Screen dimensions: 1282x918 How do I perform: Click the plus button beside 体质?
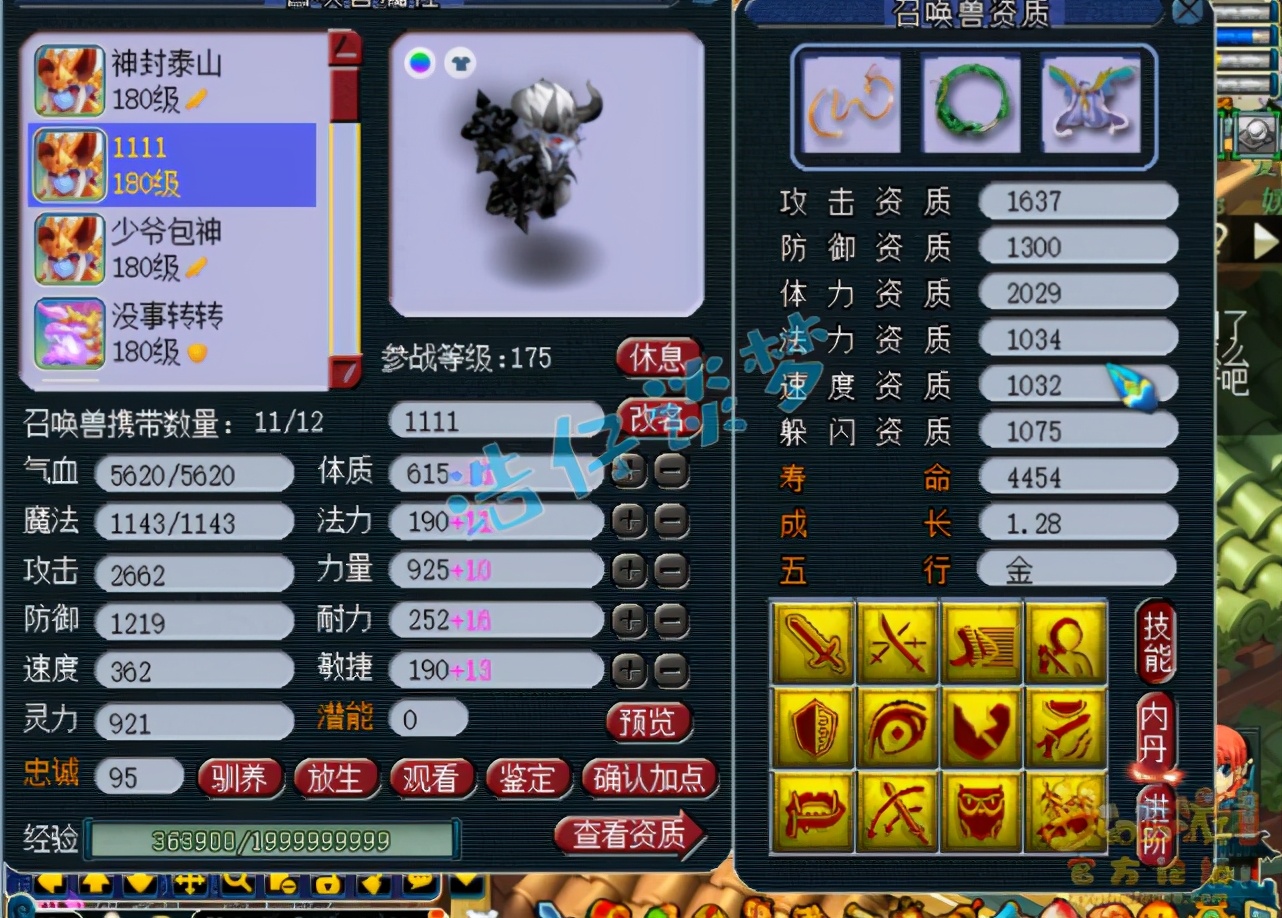[x=628, y=472]
